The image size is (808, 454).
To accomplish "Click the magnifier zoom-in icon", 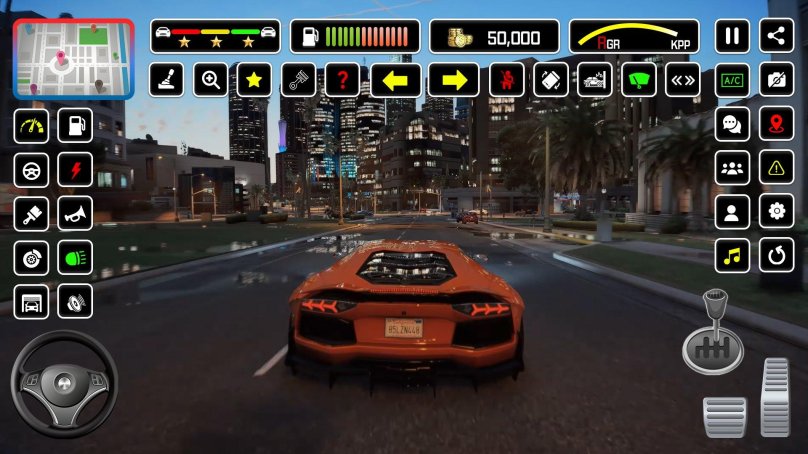I will tap(210, 80).
